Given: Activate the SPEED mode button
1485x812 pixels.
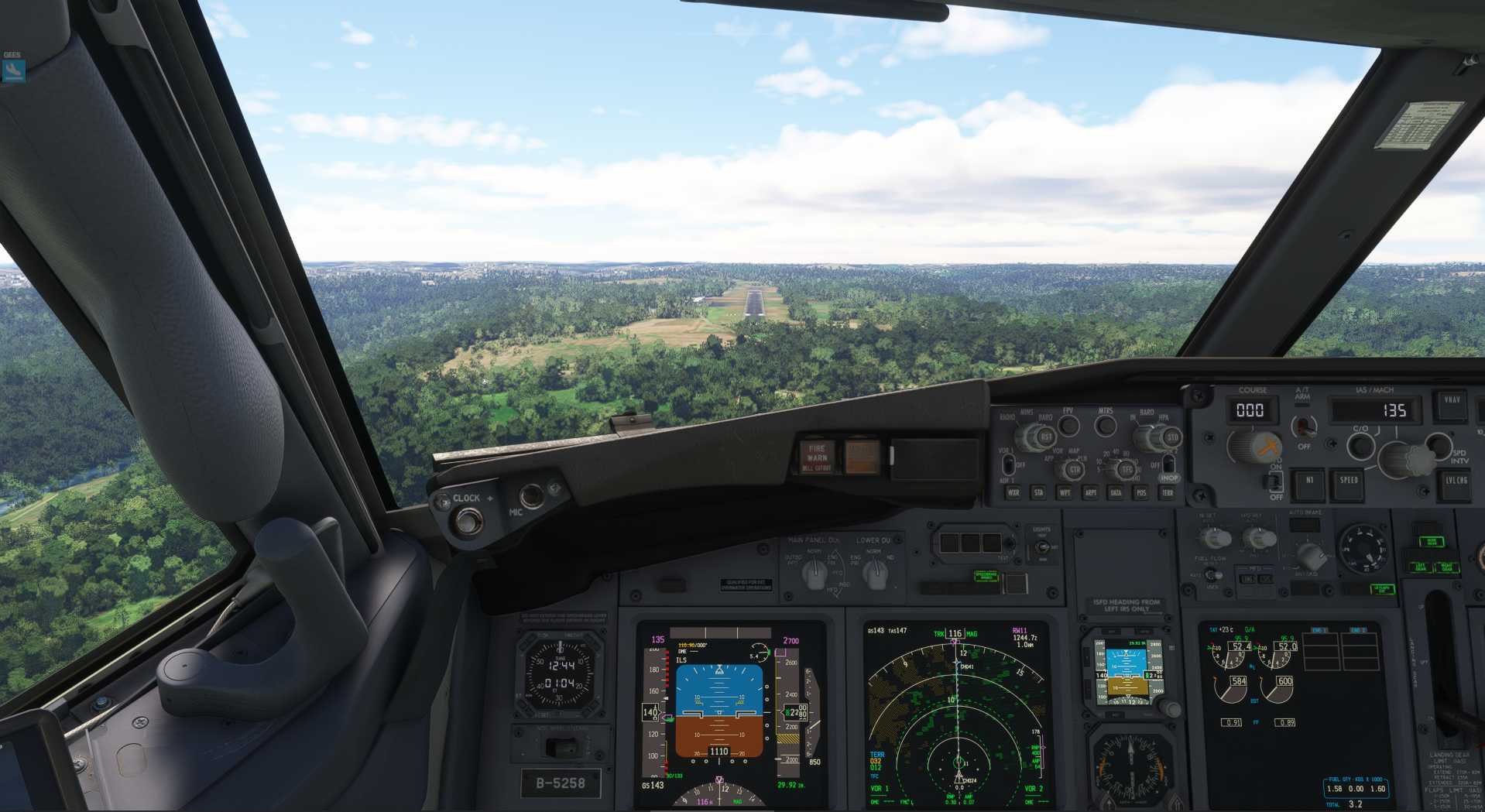Looking at the screenshot, I should click(1348, 481).
